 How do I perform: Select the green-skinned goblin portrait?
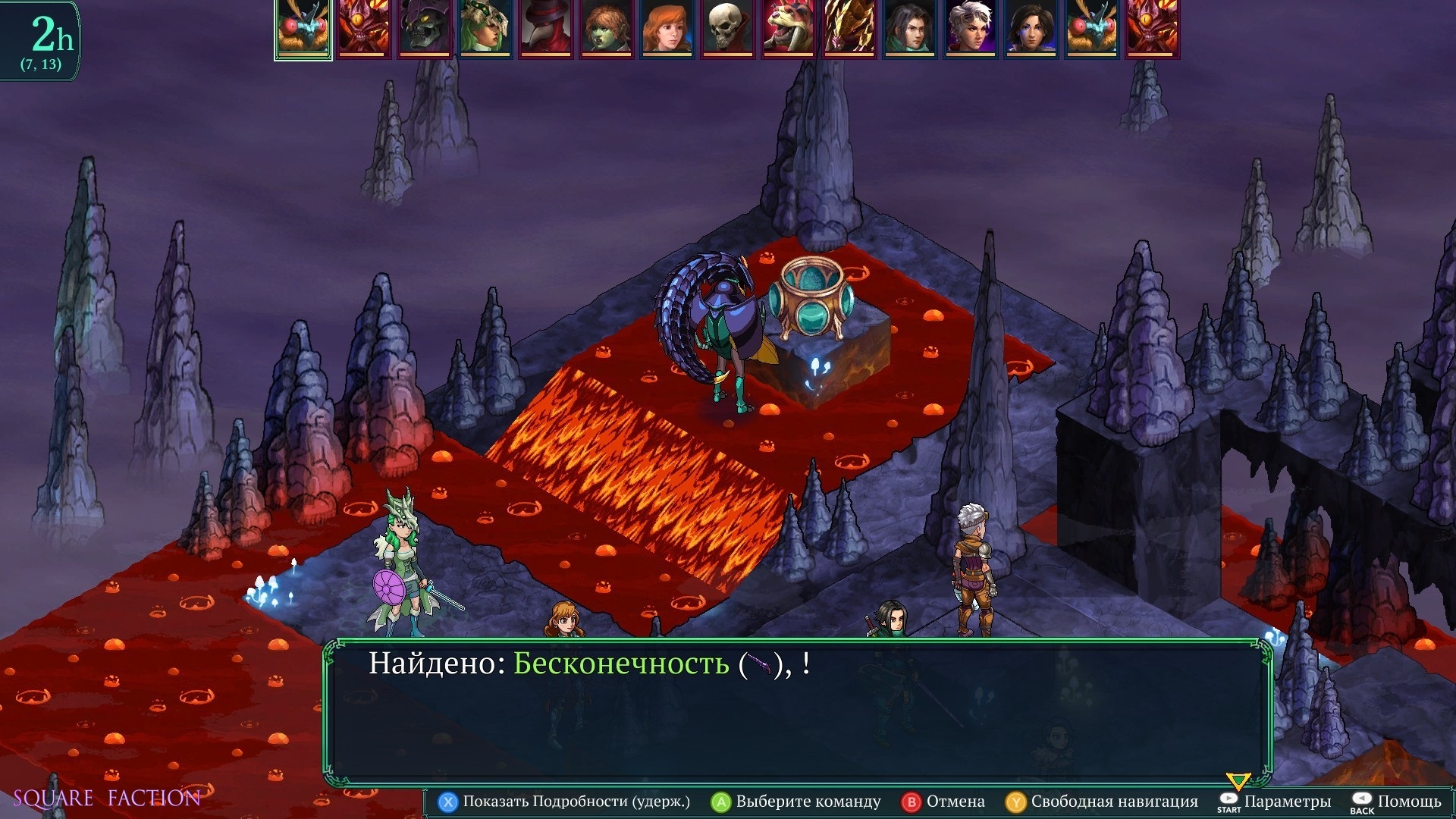pos(607,29)
